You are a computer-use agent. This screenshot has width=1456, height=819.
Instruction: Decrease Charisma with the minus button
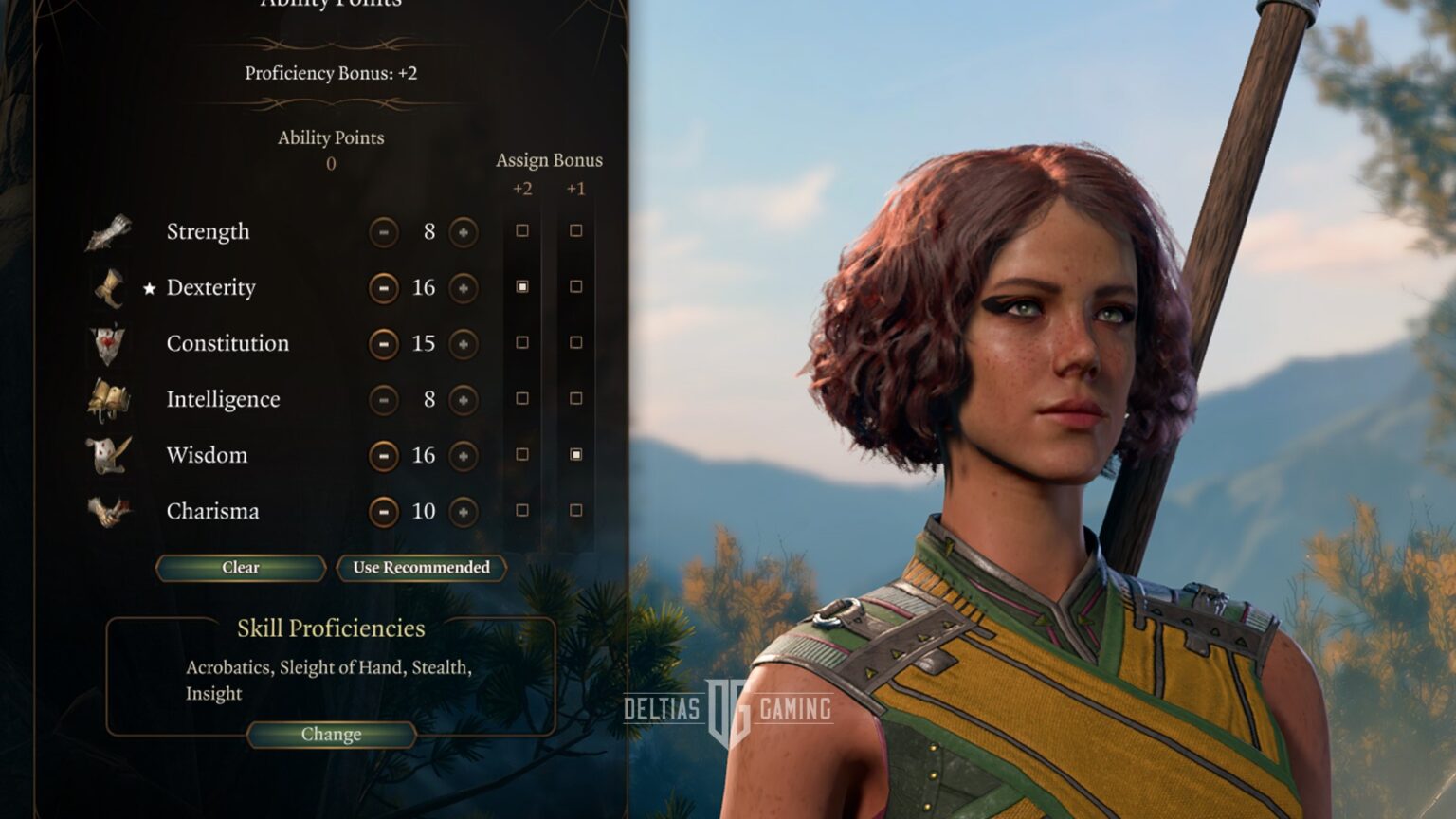pos(383,512)
